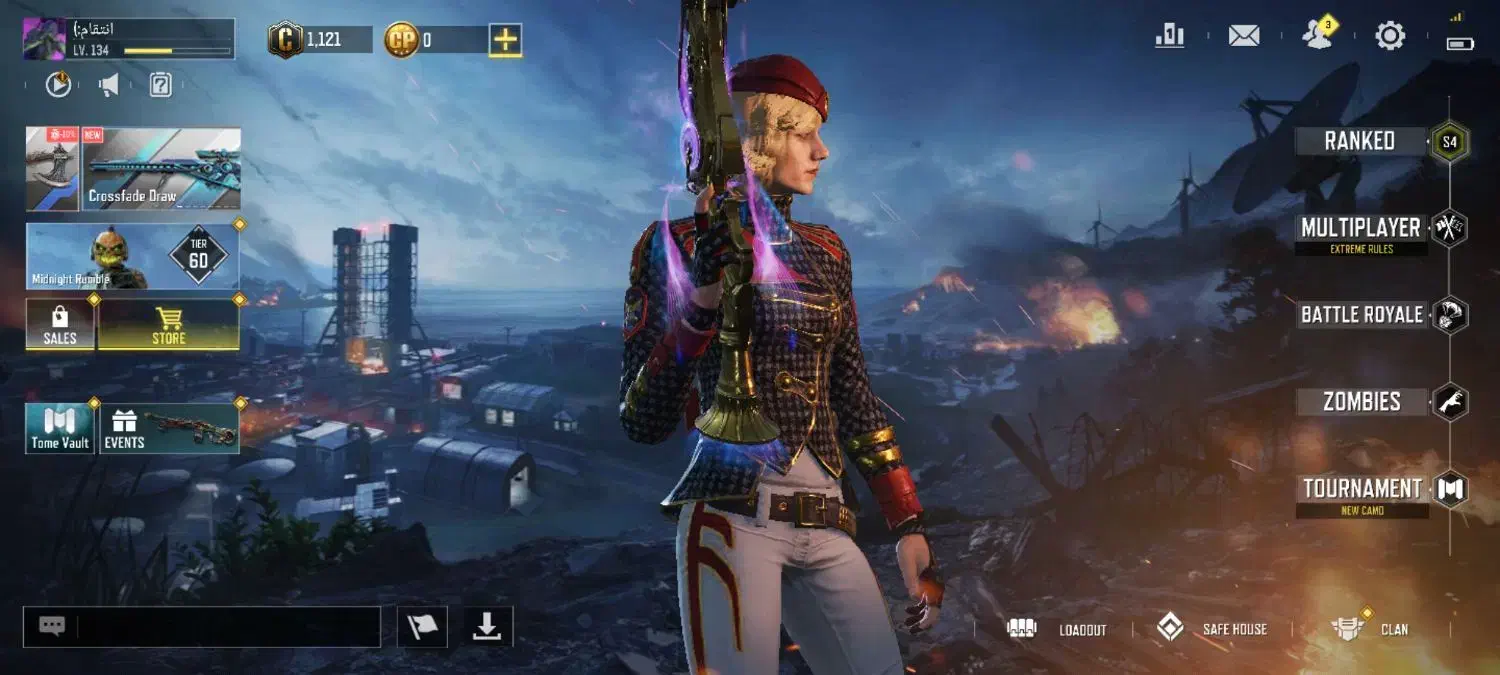Open the Events panel
The width and height of the screenshot is (1500, 675).
[x=168, y=428]
